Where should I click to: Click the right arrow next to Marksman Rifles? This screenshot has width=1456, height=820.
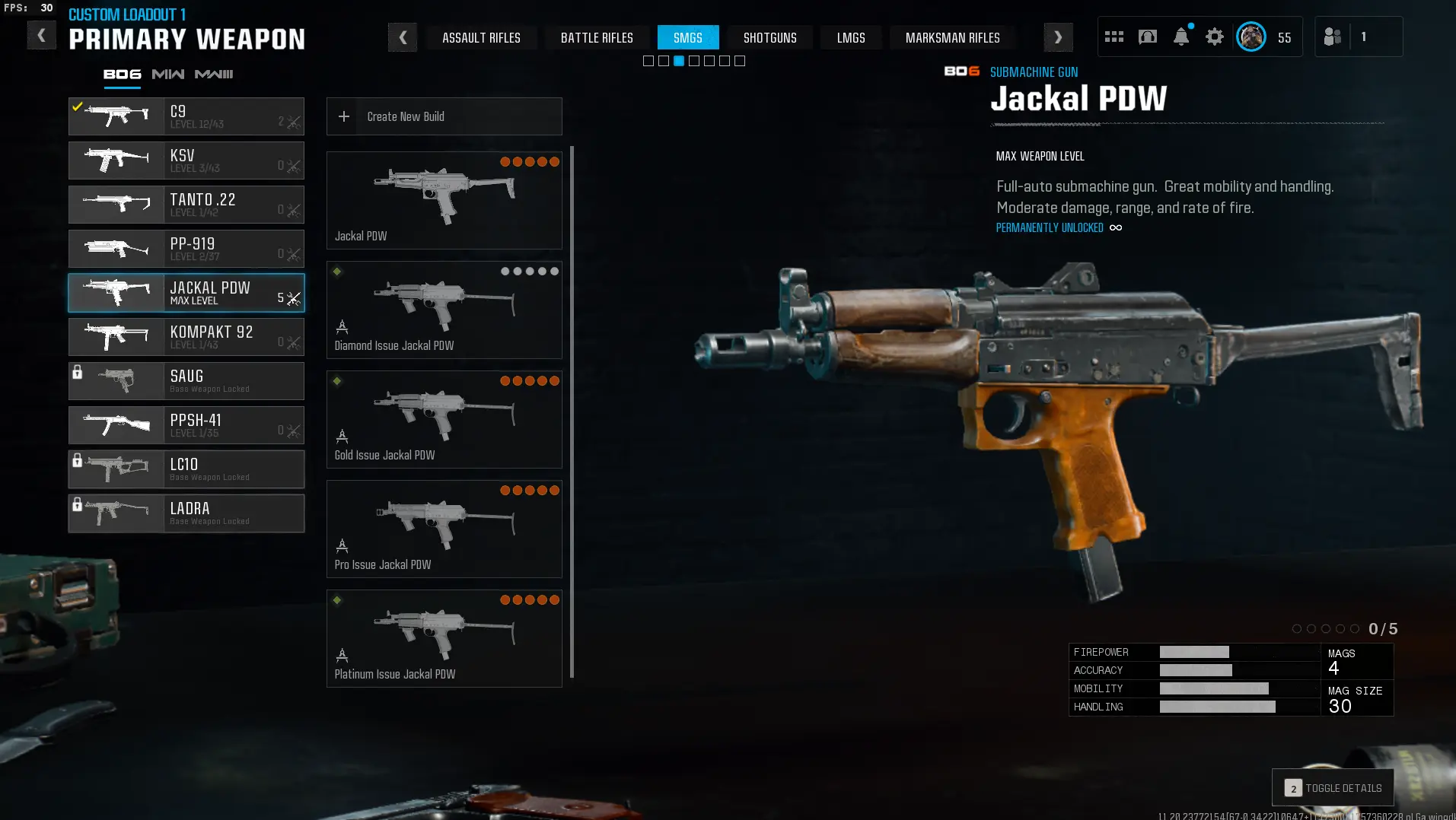pyautogui.click(x=1058, y=37)
